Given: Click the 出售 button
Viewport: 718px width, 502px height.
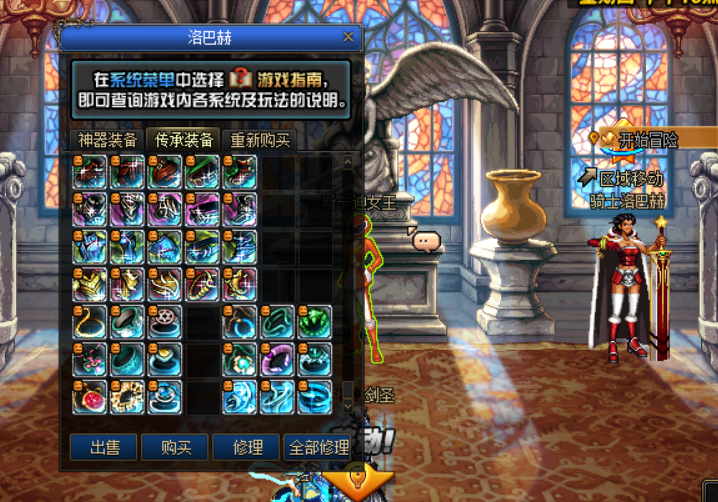Looking at the screenshot, I should click(x=105, y=447).
